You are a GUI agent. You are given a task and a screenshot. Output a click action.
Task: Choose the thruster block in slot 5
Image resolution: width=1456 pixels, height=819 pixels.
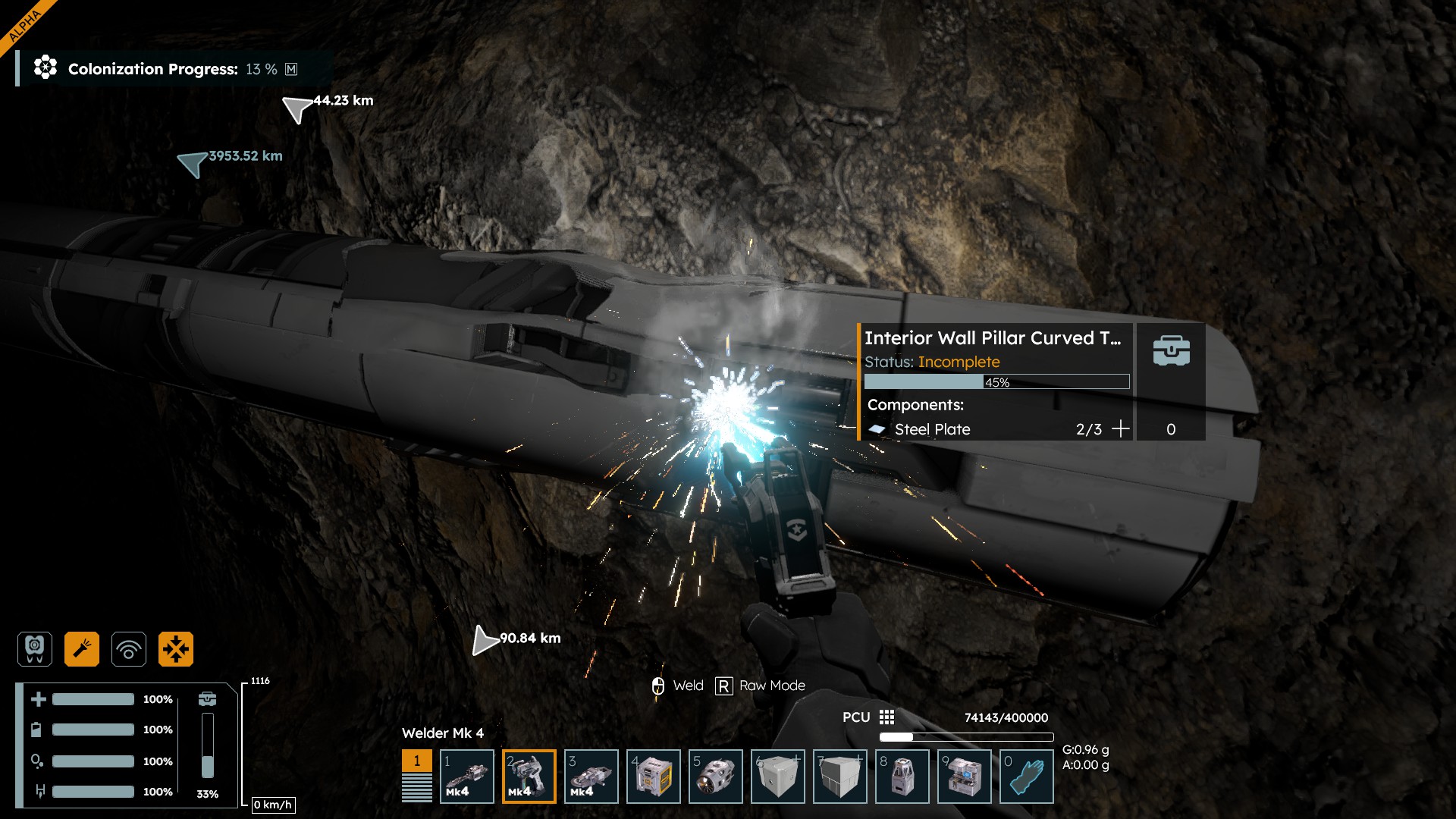(716, 777)
